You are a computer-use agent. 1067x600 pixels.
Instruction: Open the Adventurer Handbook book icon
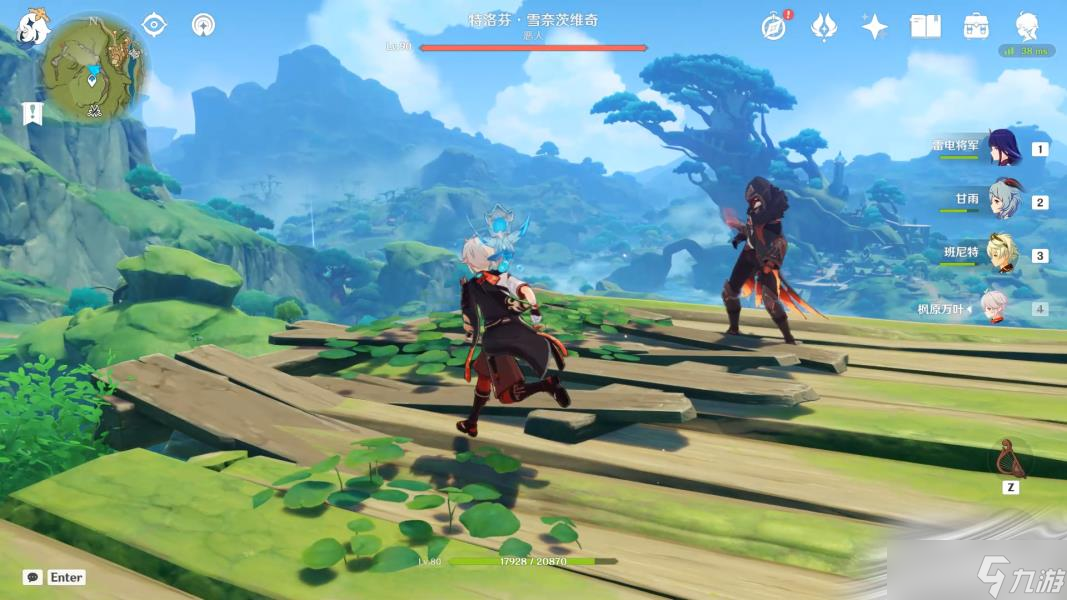click(x=925, y=27)
